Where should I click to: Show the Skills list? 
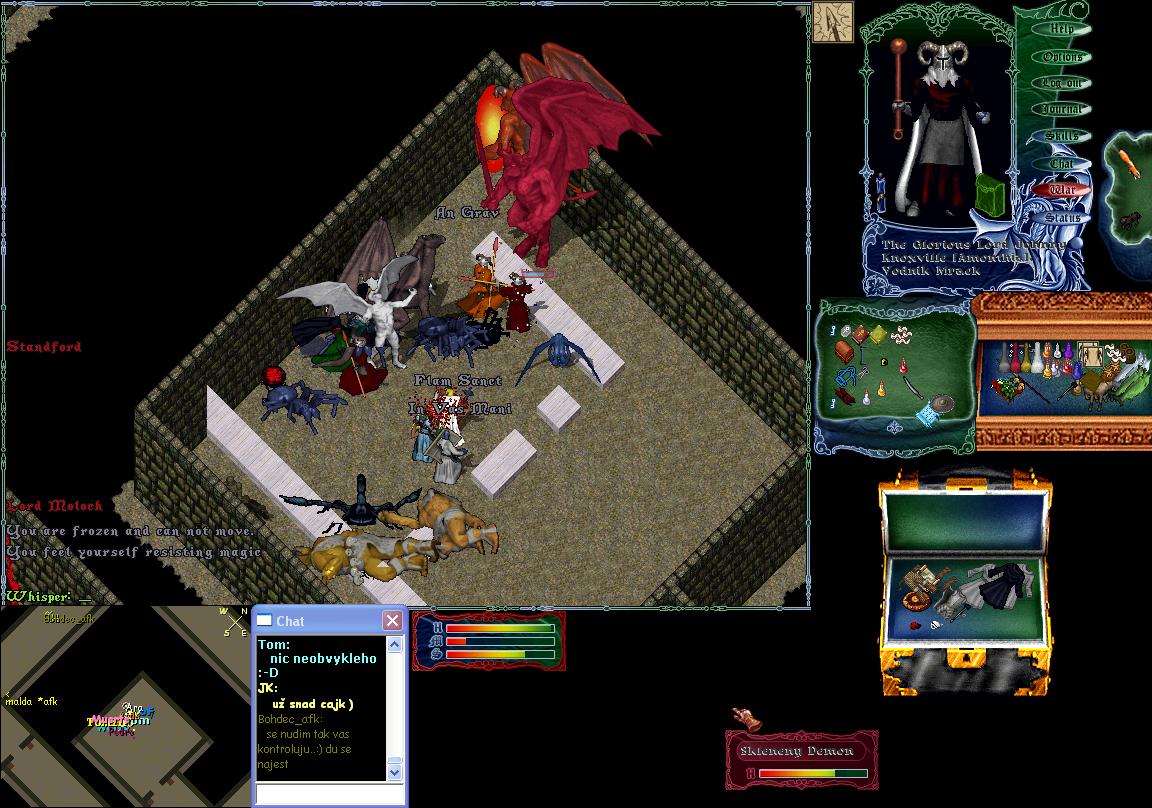1061,136
